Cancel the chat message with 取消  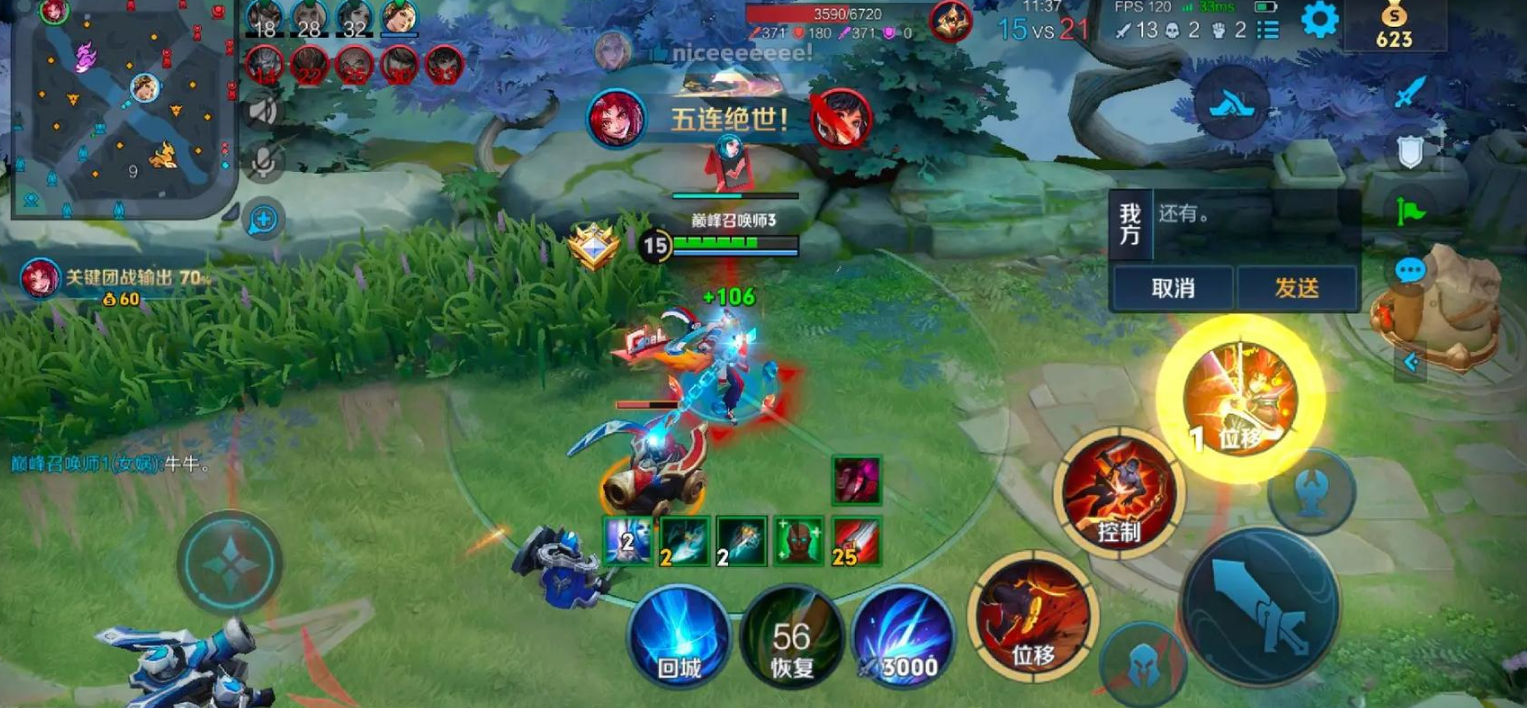[1173, 288]
